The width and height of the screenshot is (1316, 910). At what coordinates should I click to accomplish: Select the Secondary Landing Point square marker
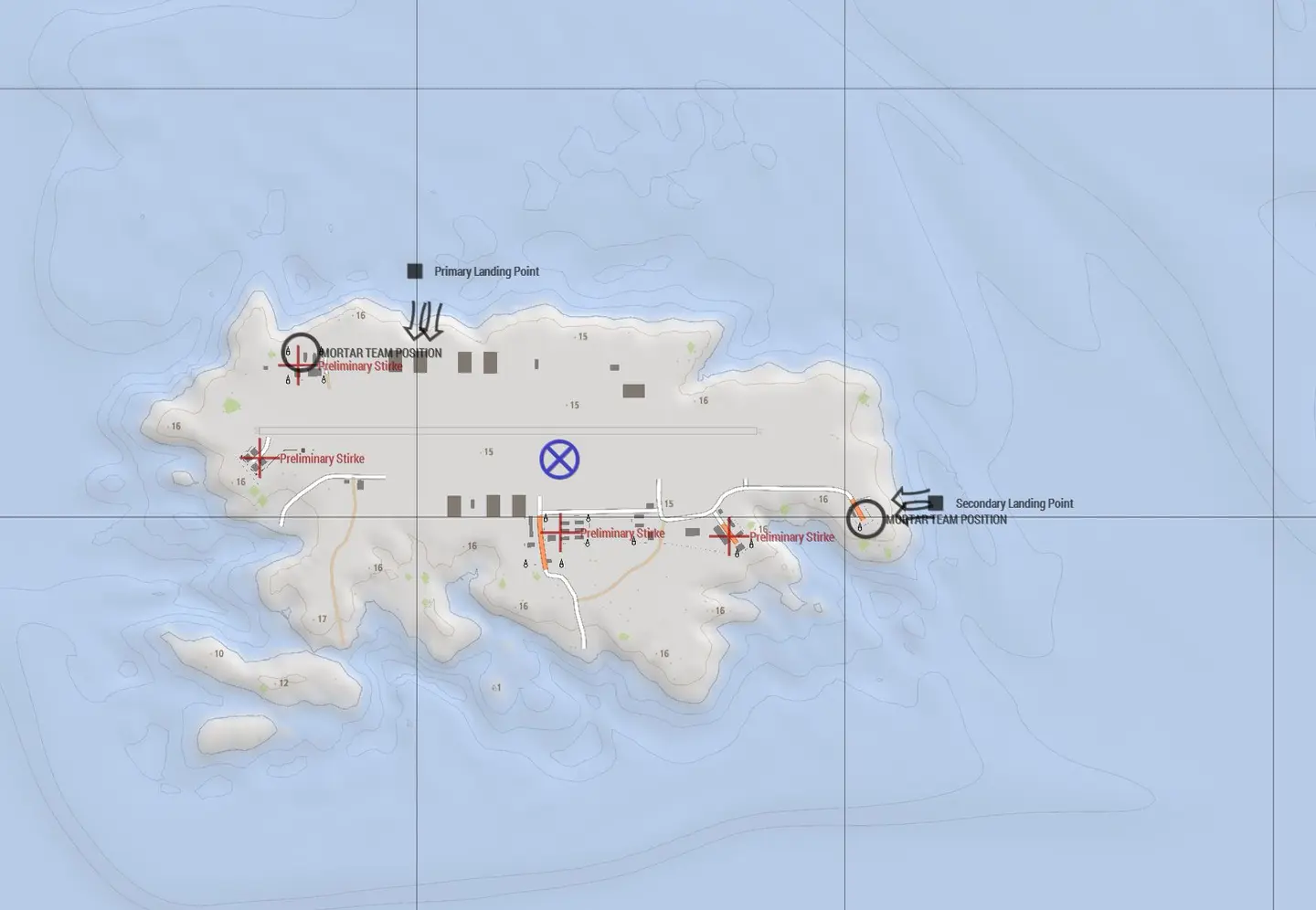click(x=936, y=503)
